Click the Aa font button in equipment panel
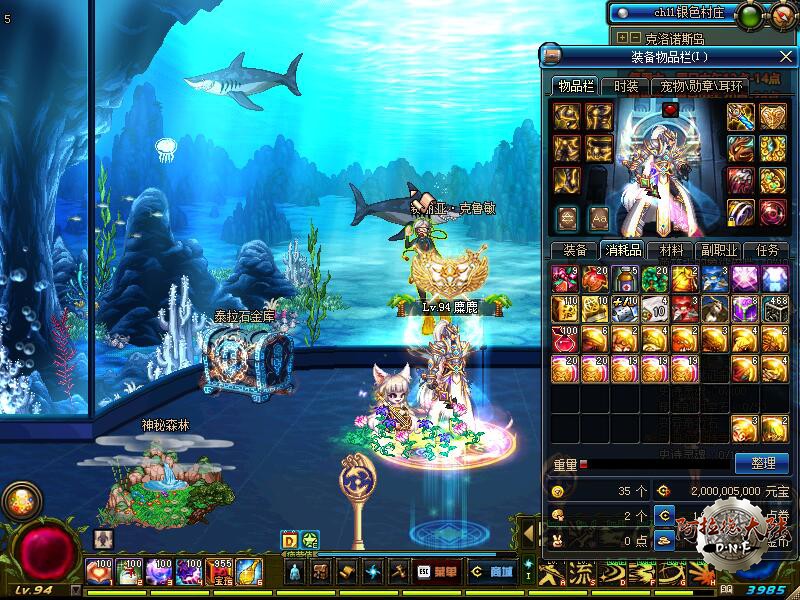The image size is (800, 600). pos(599,216)
